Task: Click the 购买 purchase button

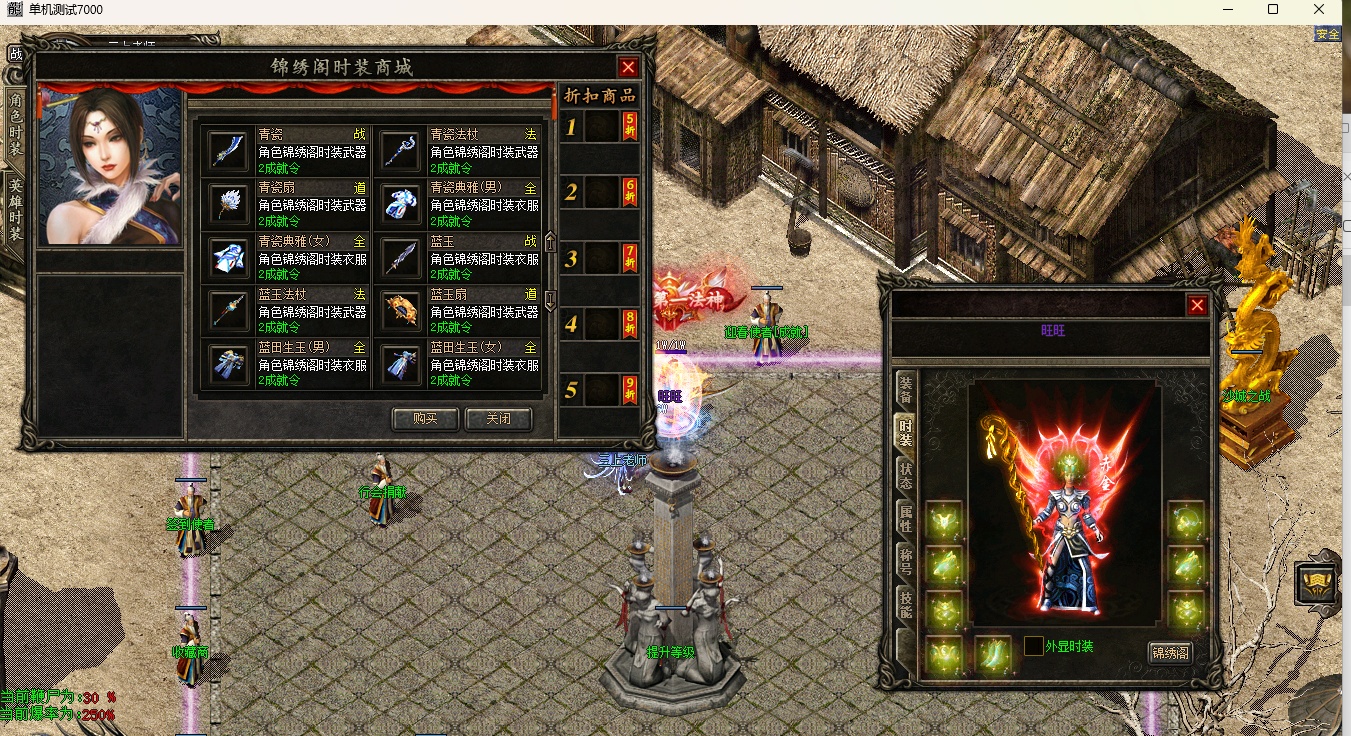Action: click(424, 419)
